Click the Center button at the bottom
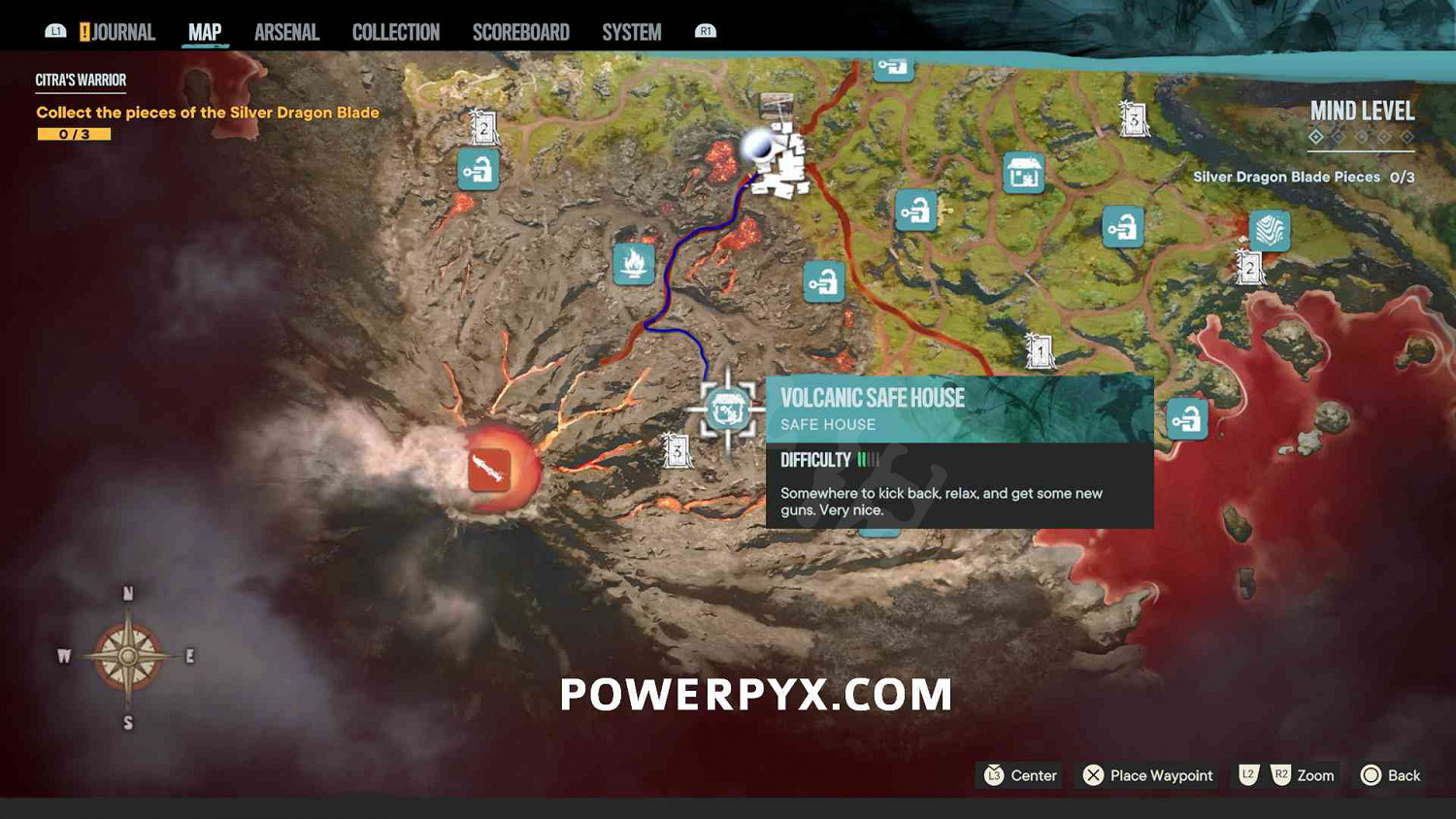 (x=1018, y=775)
